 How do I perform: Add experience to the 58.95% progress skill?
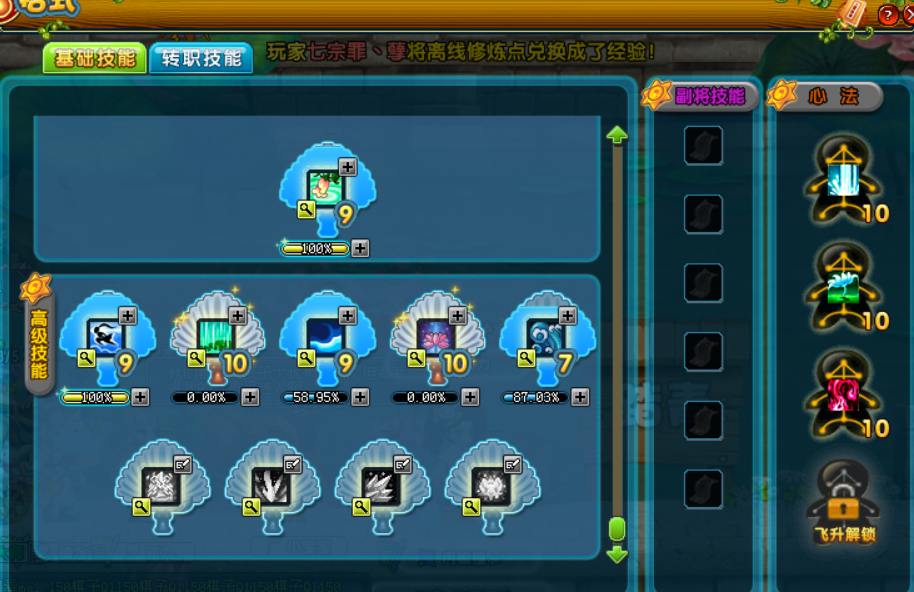tap(360, 398)
